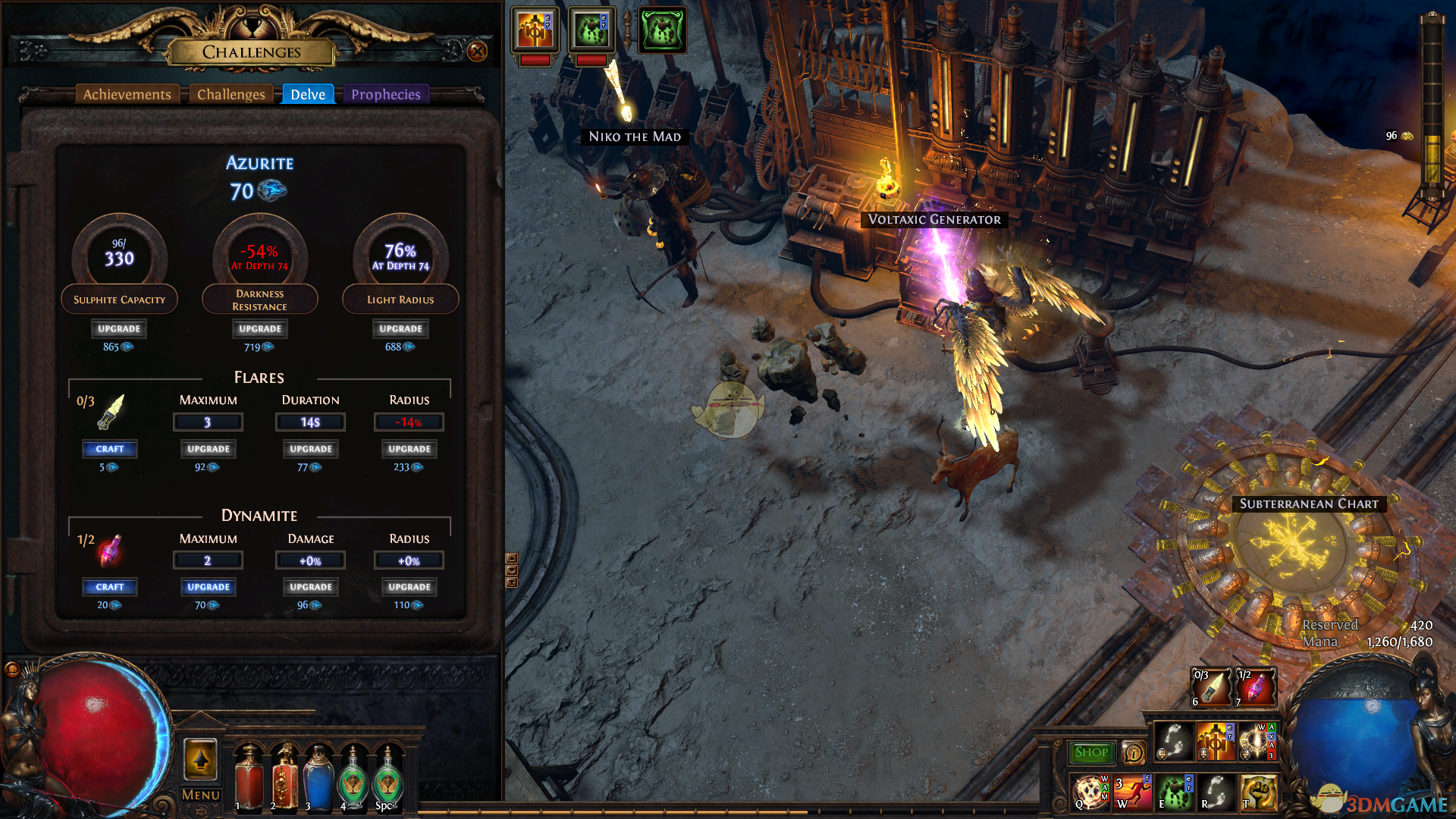Screen dimensions: 1456x819
Task: Switch to the Achievements tab
Action: pyautogui.click(x=127, y=94)
